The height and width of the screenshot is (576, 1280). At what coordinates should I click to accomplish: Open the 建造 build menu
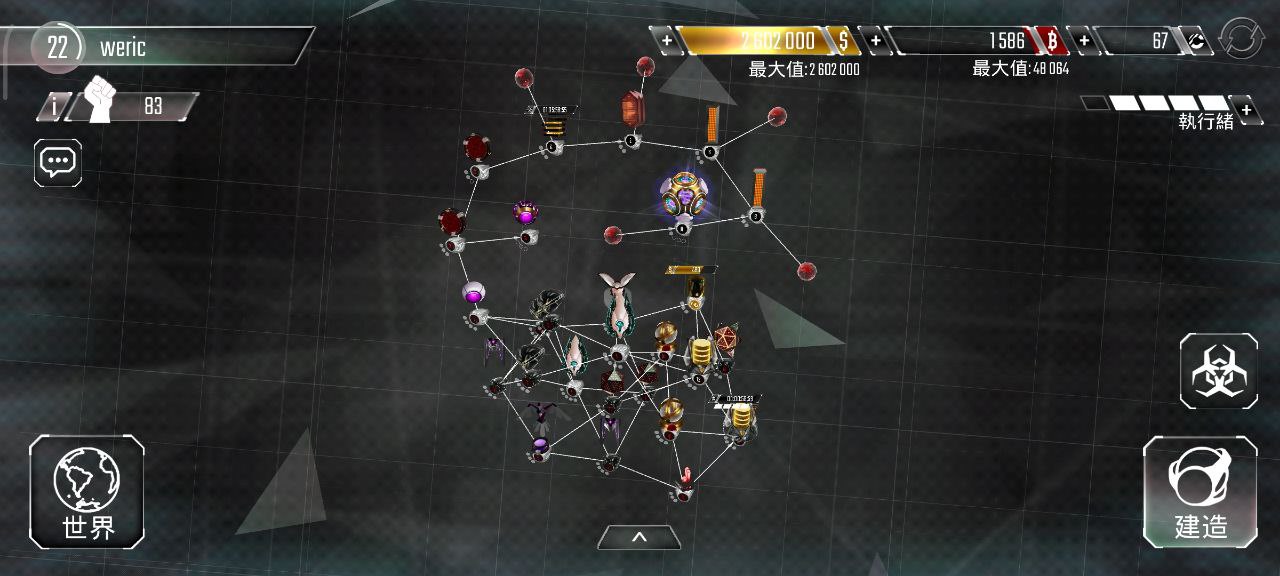pyautogui.click(x=1200, y=492)
